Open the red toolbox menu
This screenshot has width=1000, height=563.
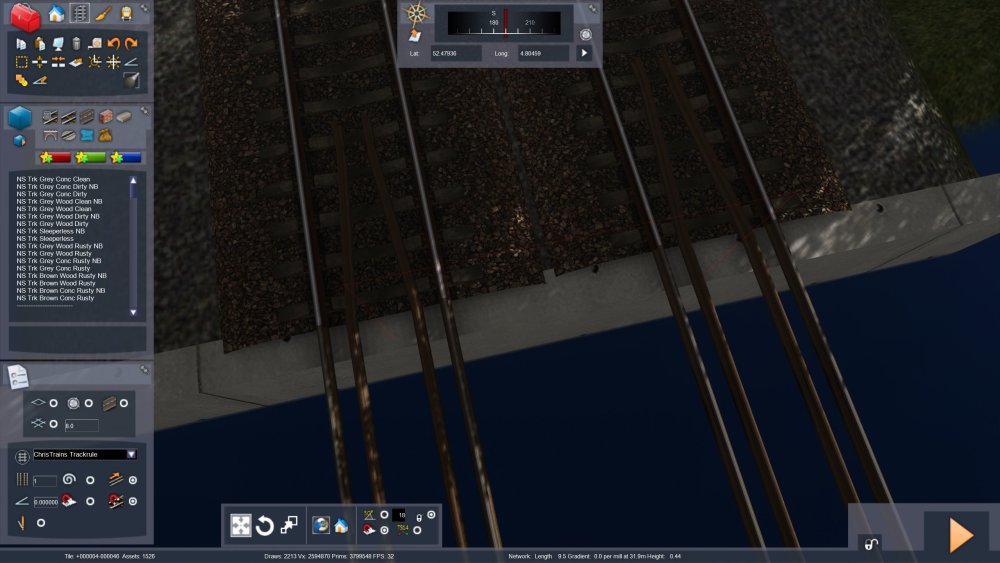click(x=25, y=16)
